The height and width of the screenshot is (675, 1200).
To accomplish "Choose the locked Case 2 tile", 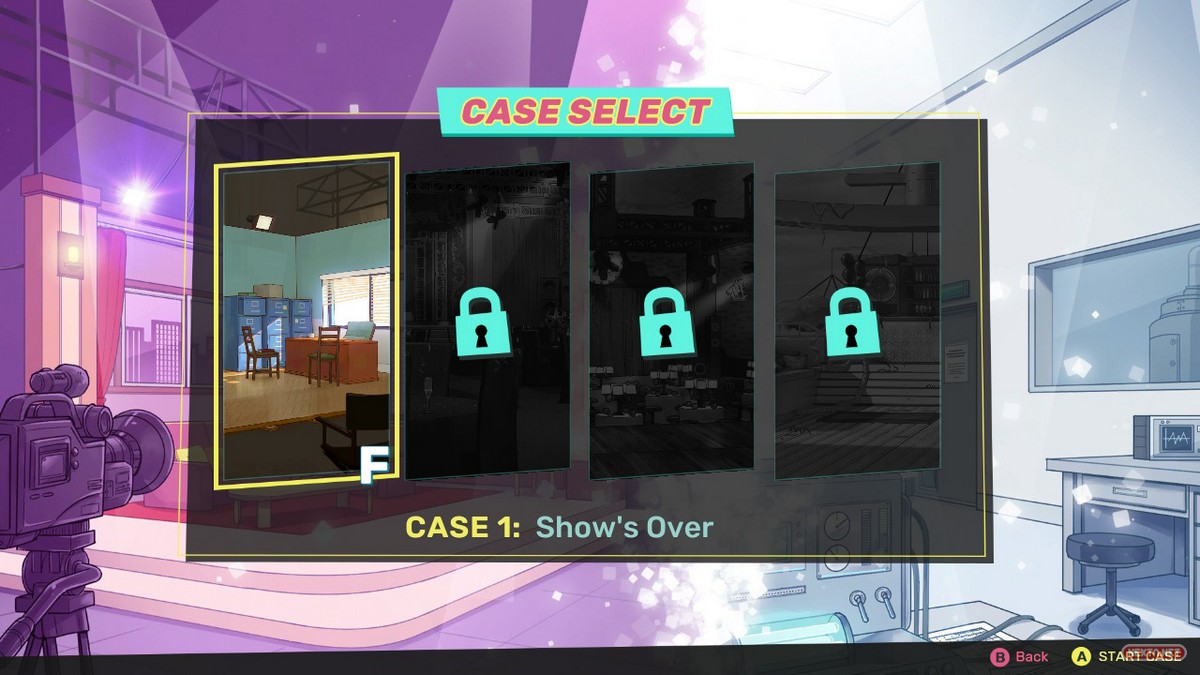I will tap(487, 320).
